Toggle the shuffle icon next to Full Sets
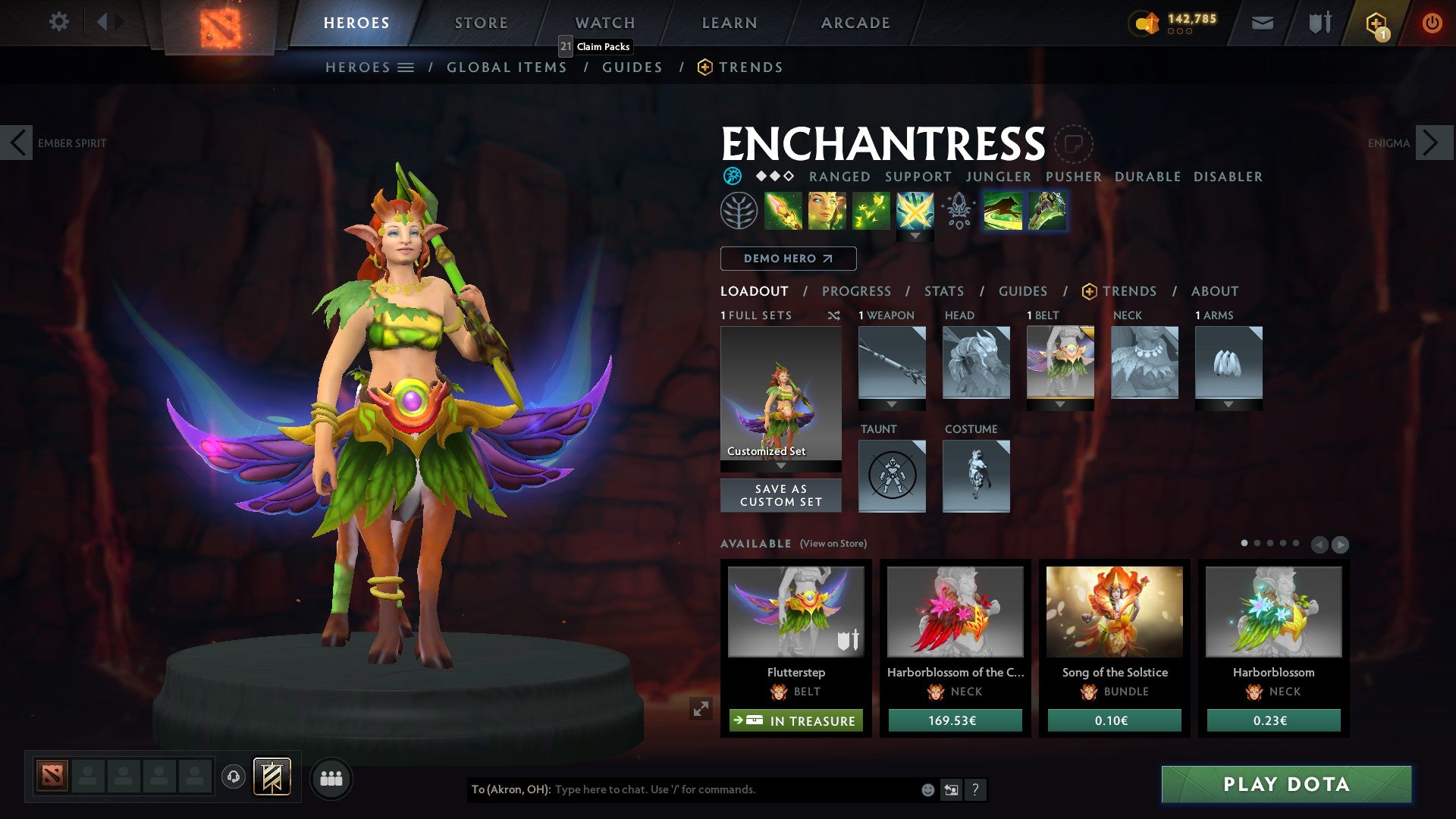The height and width of the screenshot is (819, 1456). (834, 315)
